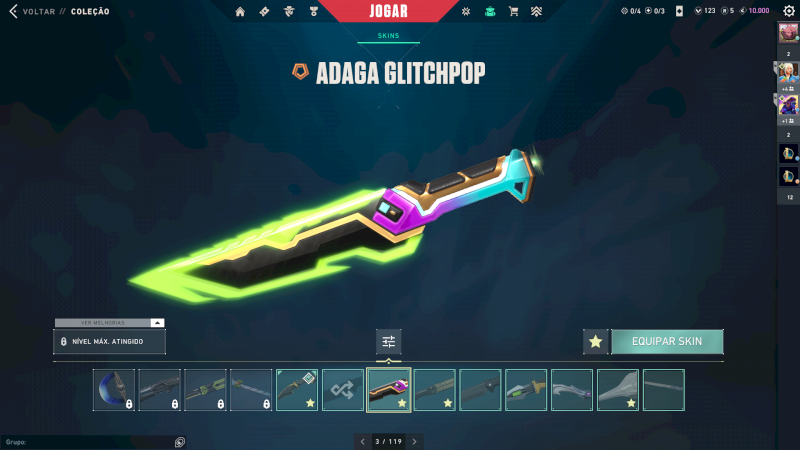Go to the home screen icon
The height and width of the screenshot is (450, 800).
240,11
